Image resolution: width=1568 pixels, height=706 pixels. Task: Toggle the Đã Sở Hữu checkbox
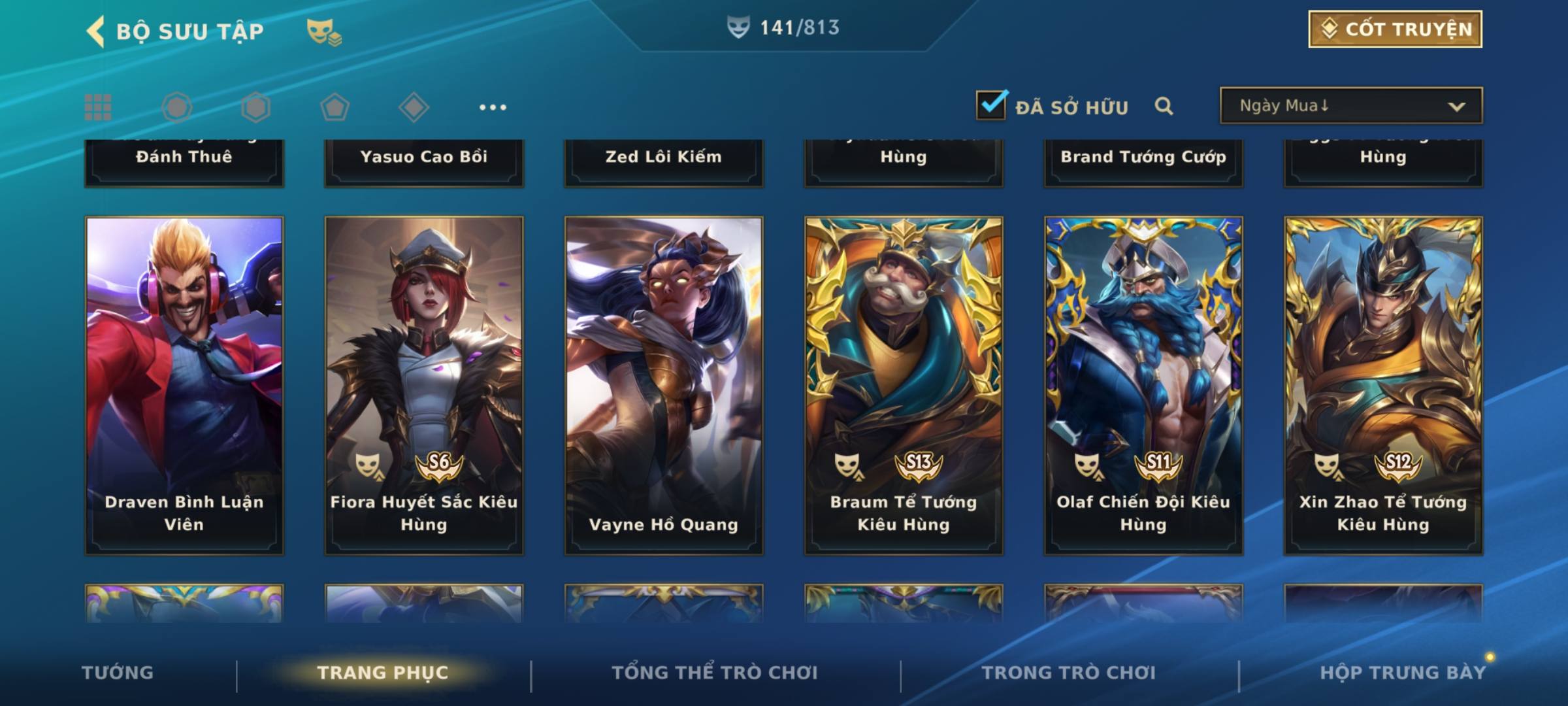[x=991, y=105]
